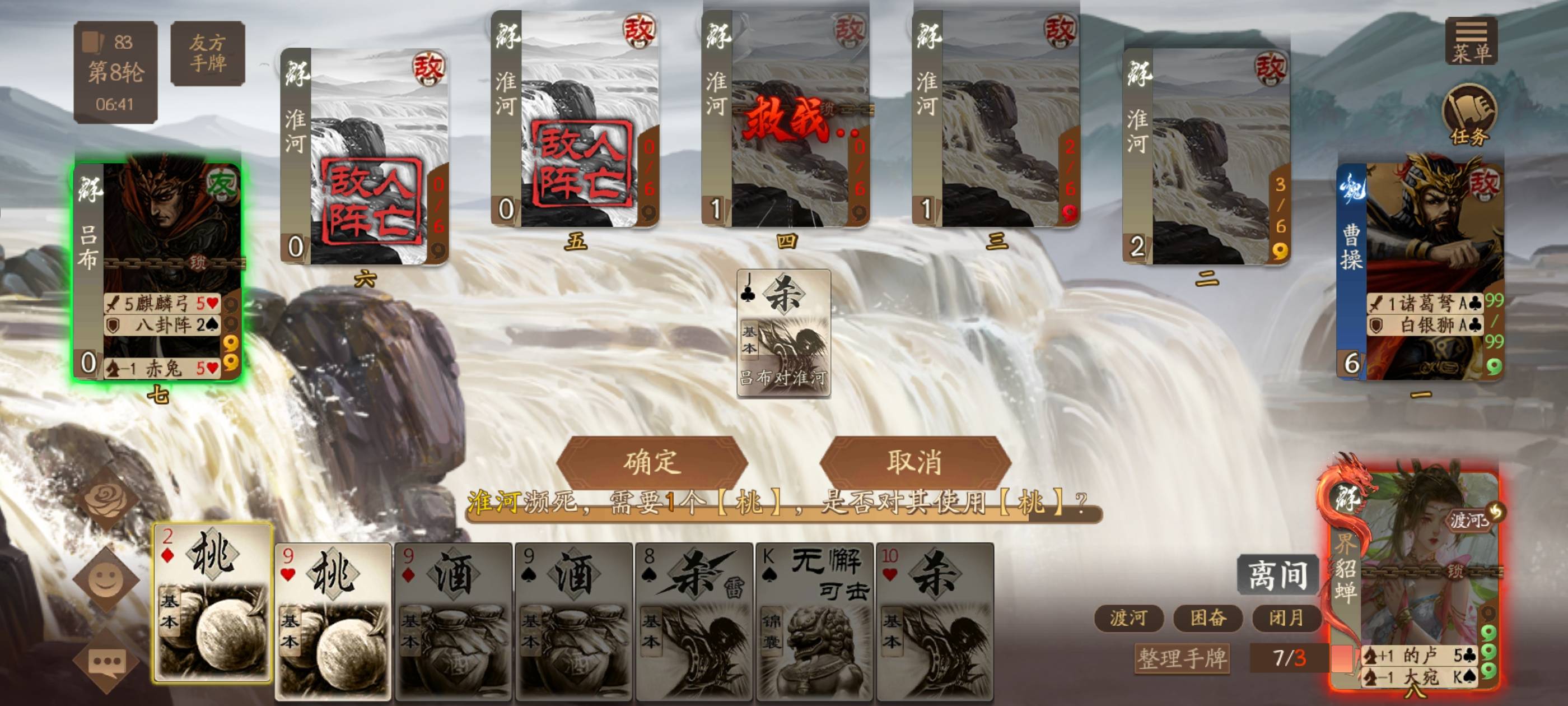Select the ally 吕布 character card

pos(157,268)
